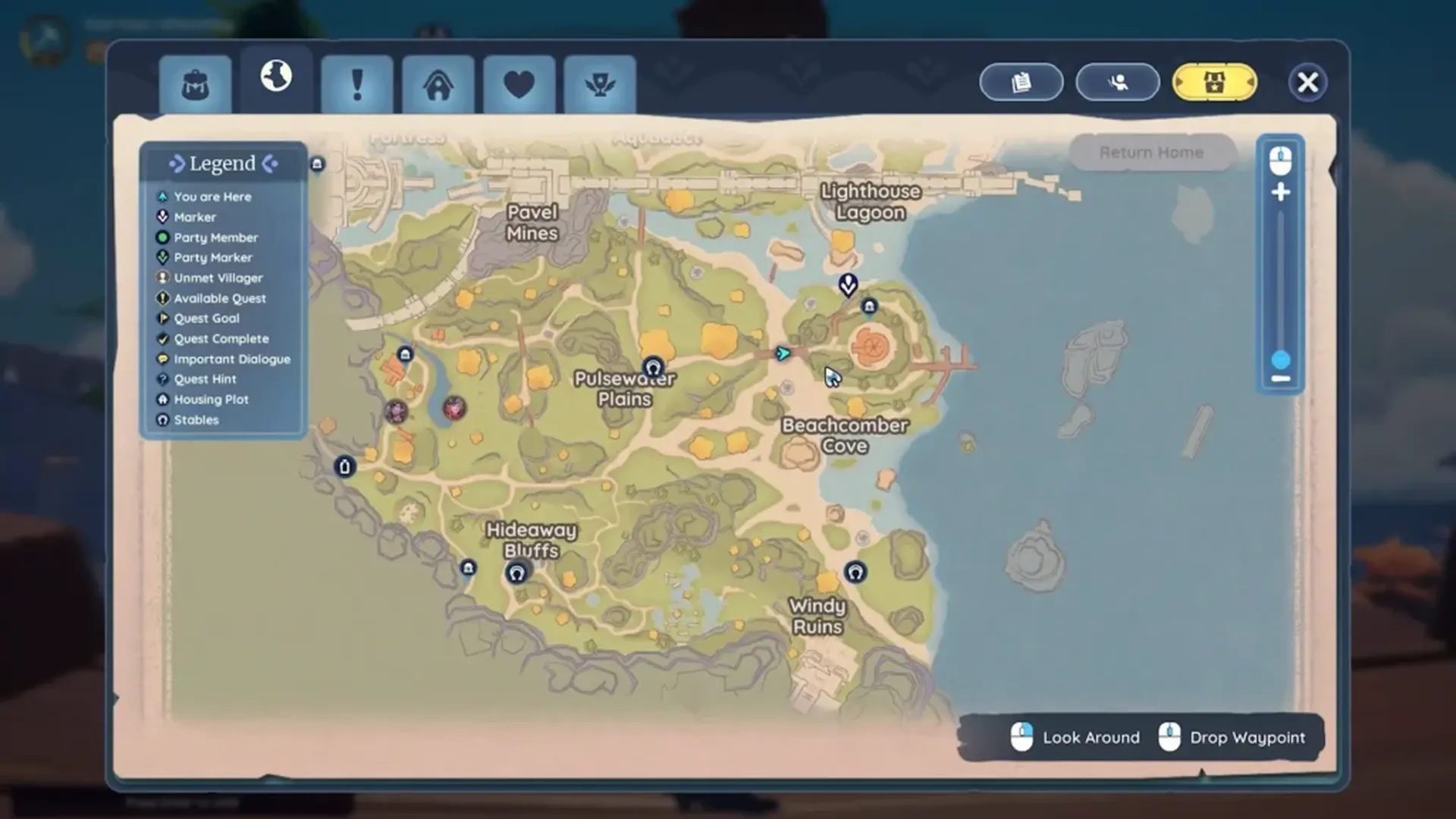The image size is (1456, 819).
Task: Click the housing plot icon near Lighthouse Lagoon
Action: [x=869, y=306]
